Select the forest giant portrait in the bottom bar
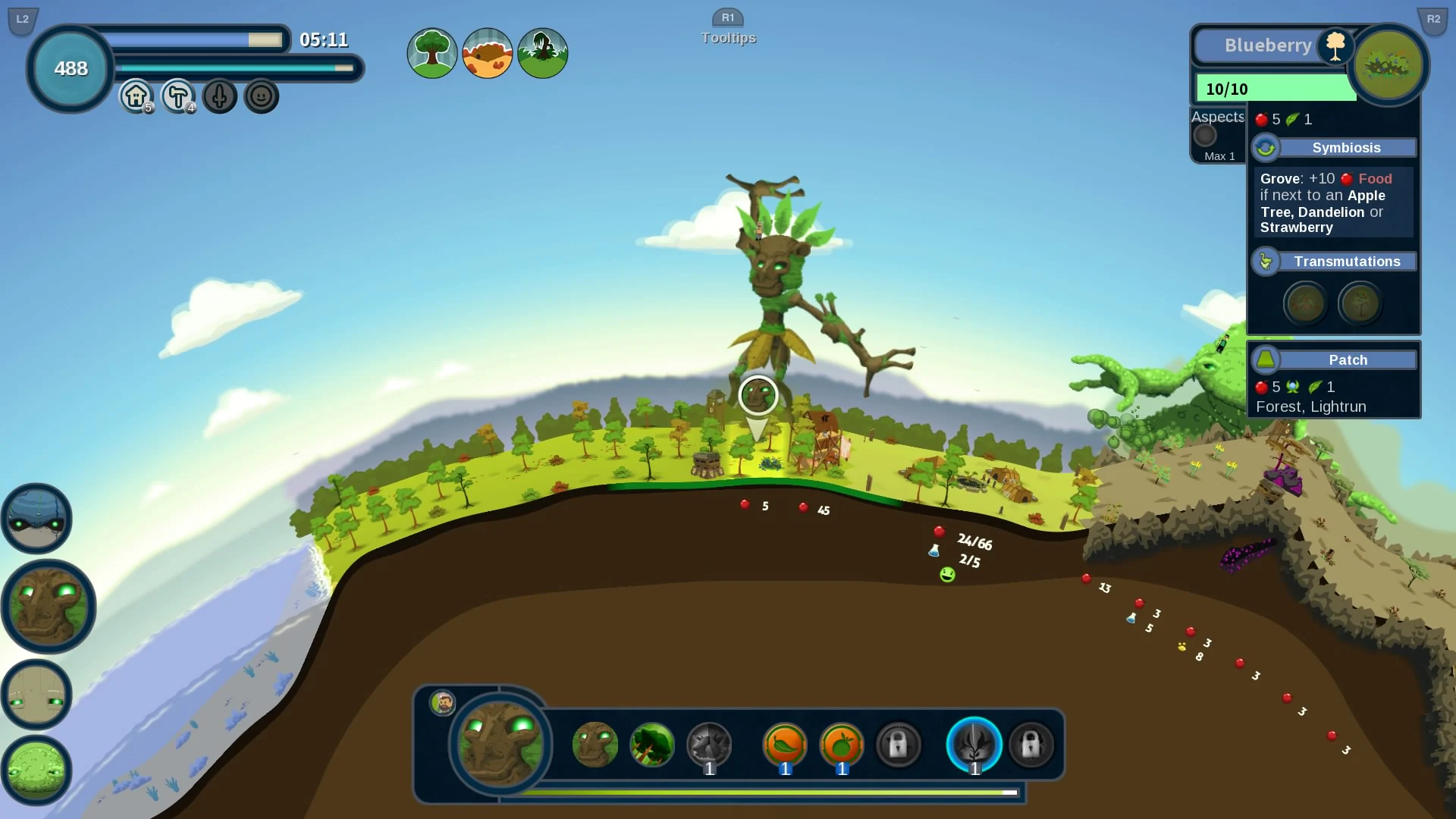This screenshot has width=1456, height=819. (x=498, y=747)
